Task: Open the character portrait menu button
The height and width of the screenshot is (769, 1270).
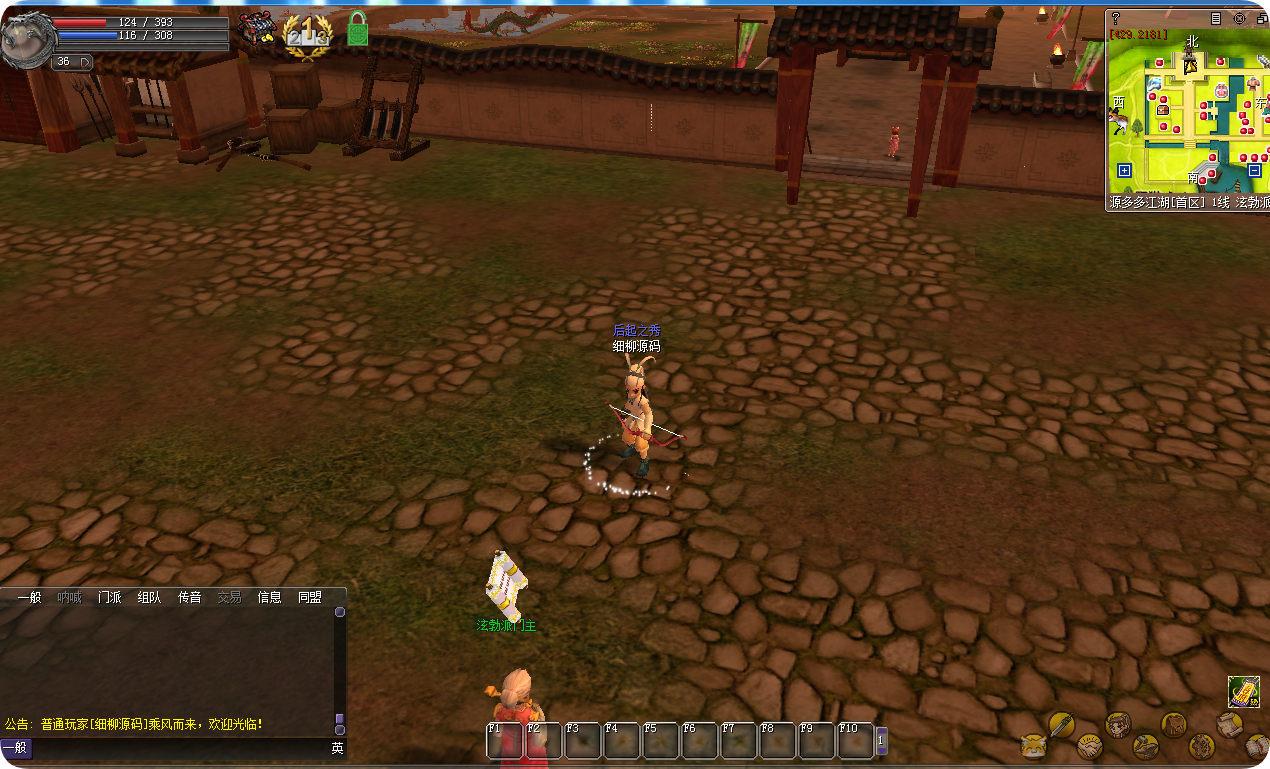Action: click(x=1118, y=723)
